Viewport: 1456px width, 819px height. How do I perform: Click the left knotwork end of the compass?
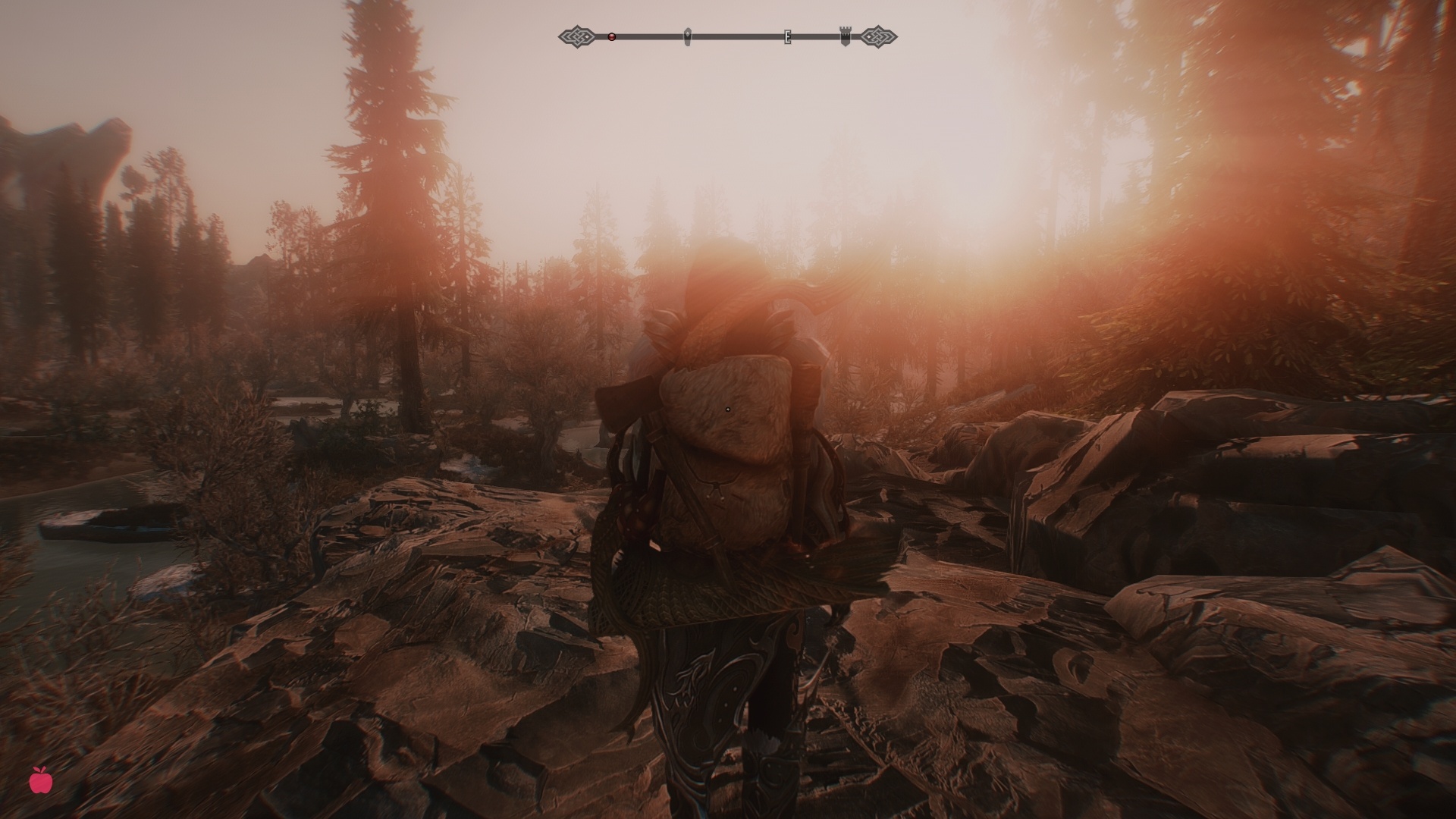[x=578, y=35]
